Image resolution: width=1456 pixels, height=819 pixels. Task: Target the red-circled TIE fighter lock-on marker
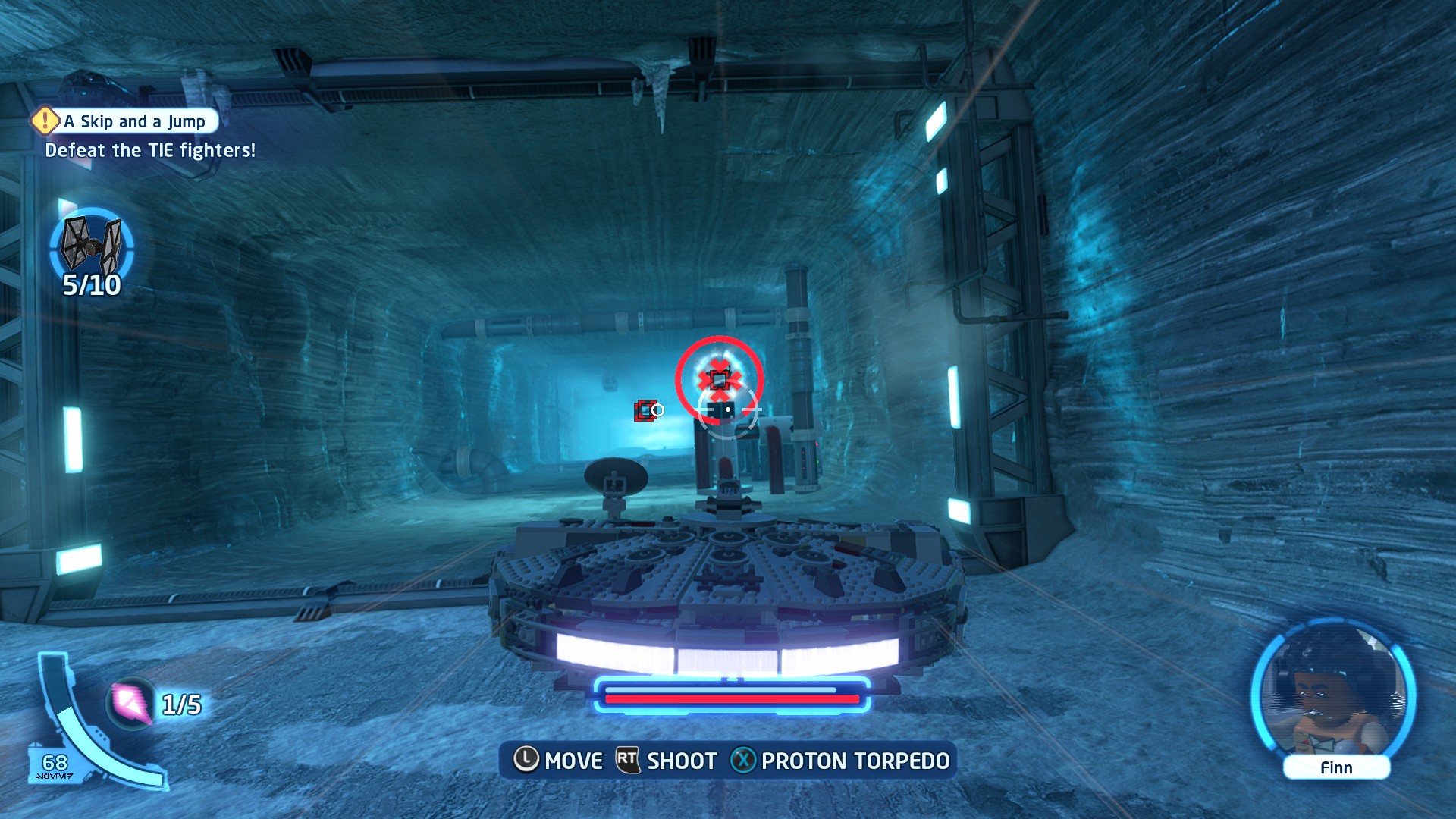click(x=719, y=378)
